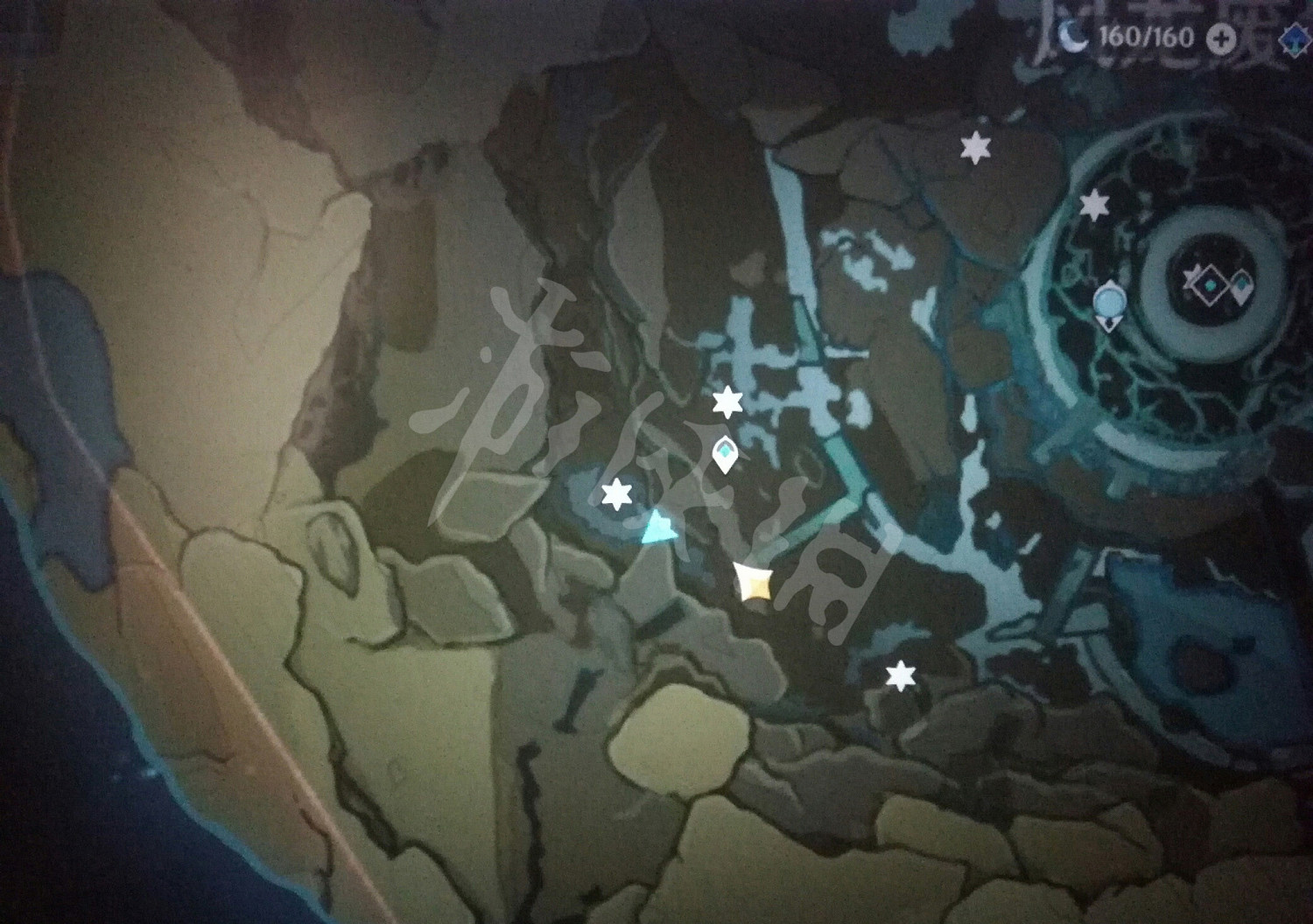The height and width of the screenshot is (924, 1313).
Task: Select the westernmost star marker on the map
Action: [x=618, y=494]
